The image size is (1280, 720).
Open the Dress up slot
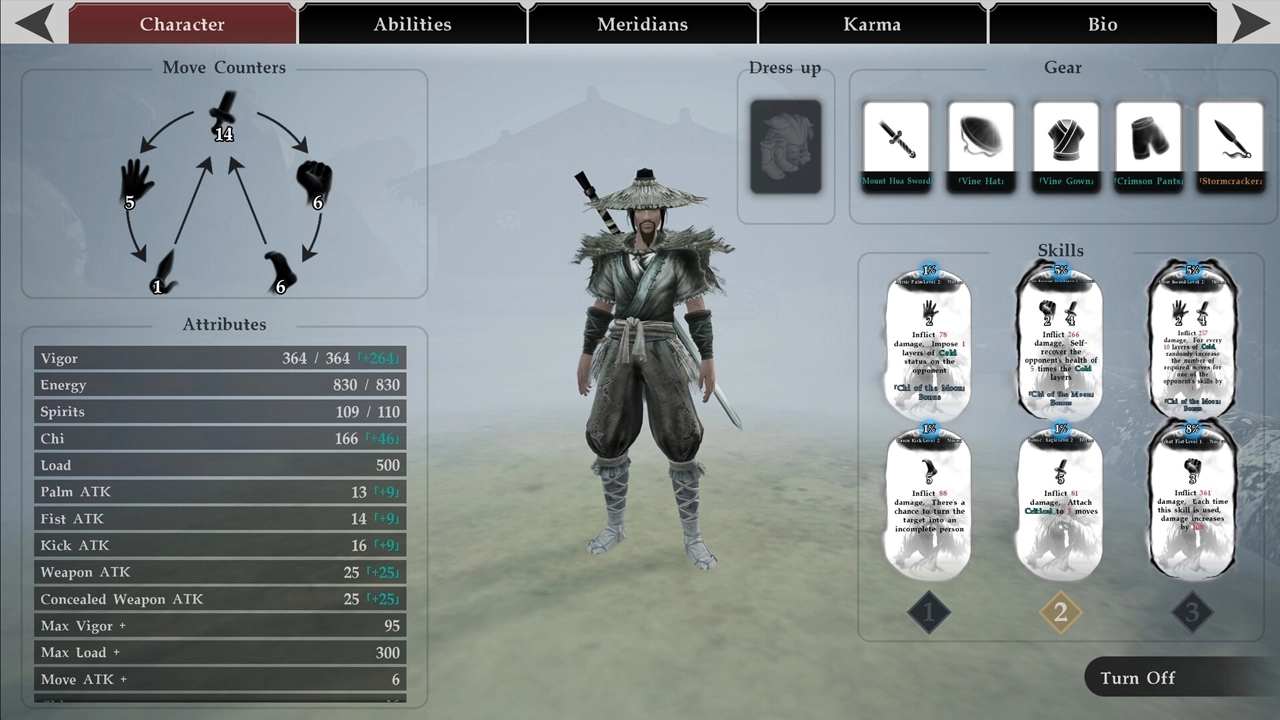785,146
